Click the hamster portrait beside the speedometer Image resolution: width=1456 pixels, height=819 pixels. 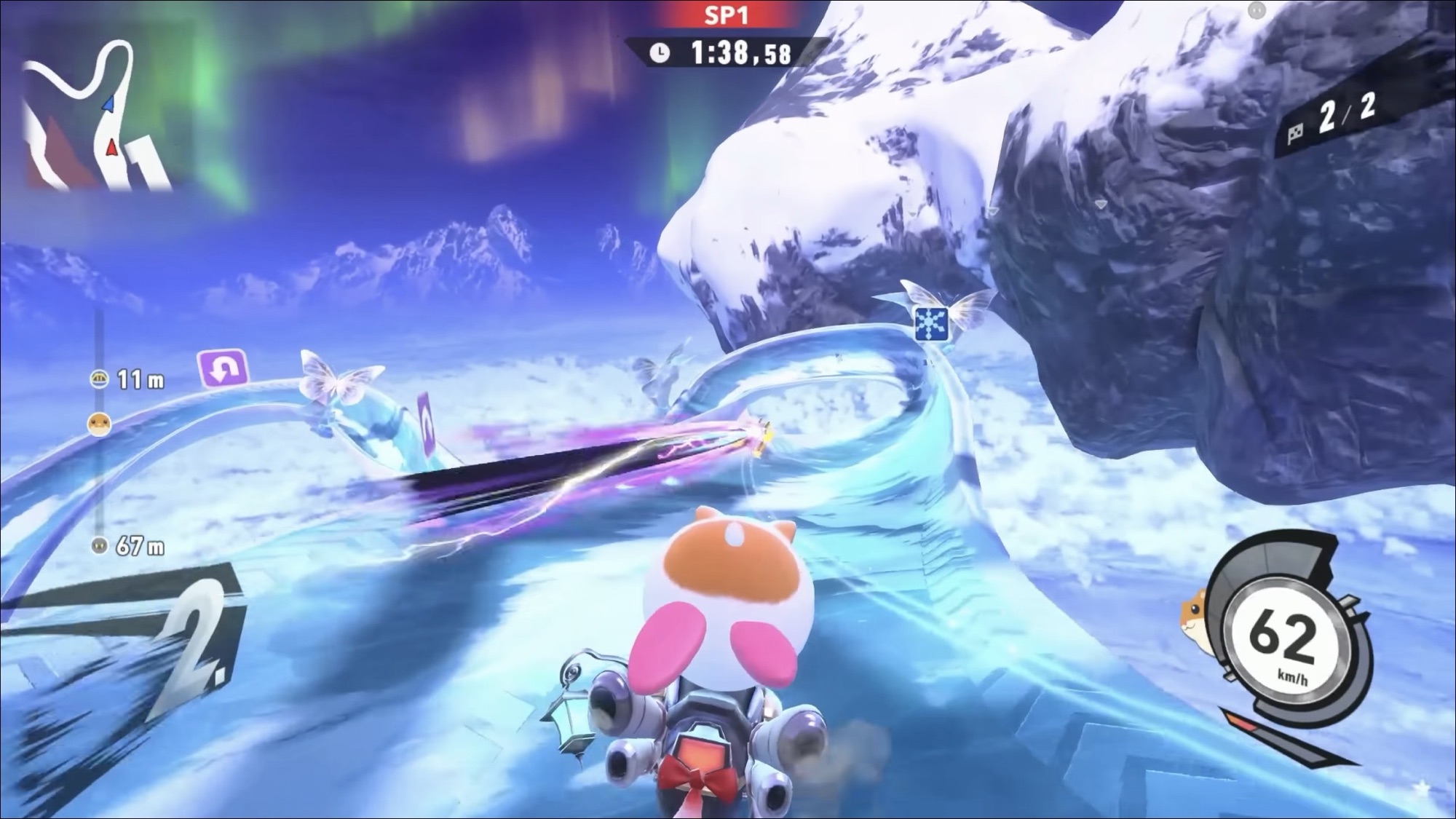click(1195, 609)
